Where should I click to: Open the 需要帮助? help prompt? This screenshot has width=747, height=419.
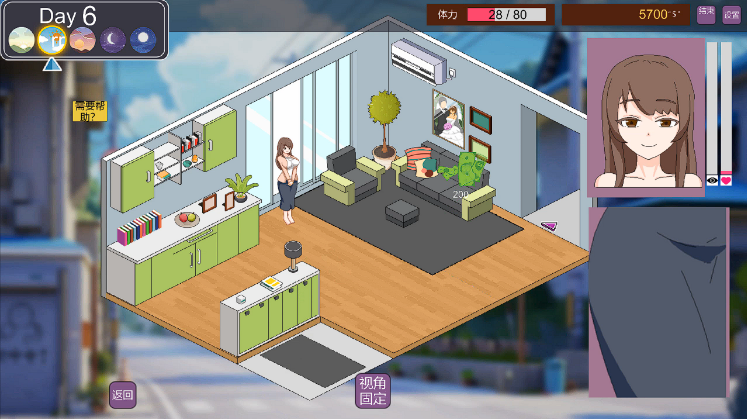tap(88, 111)
